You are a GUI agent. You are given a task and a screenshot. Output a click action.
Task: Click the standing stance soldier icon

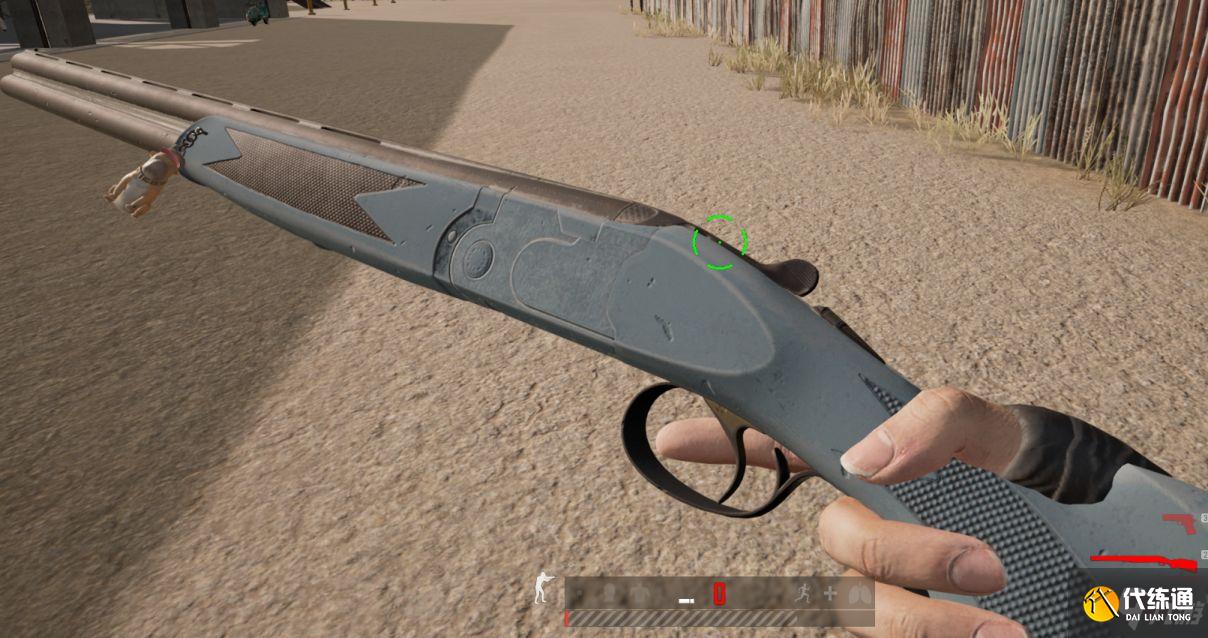[542, 587]
